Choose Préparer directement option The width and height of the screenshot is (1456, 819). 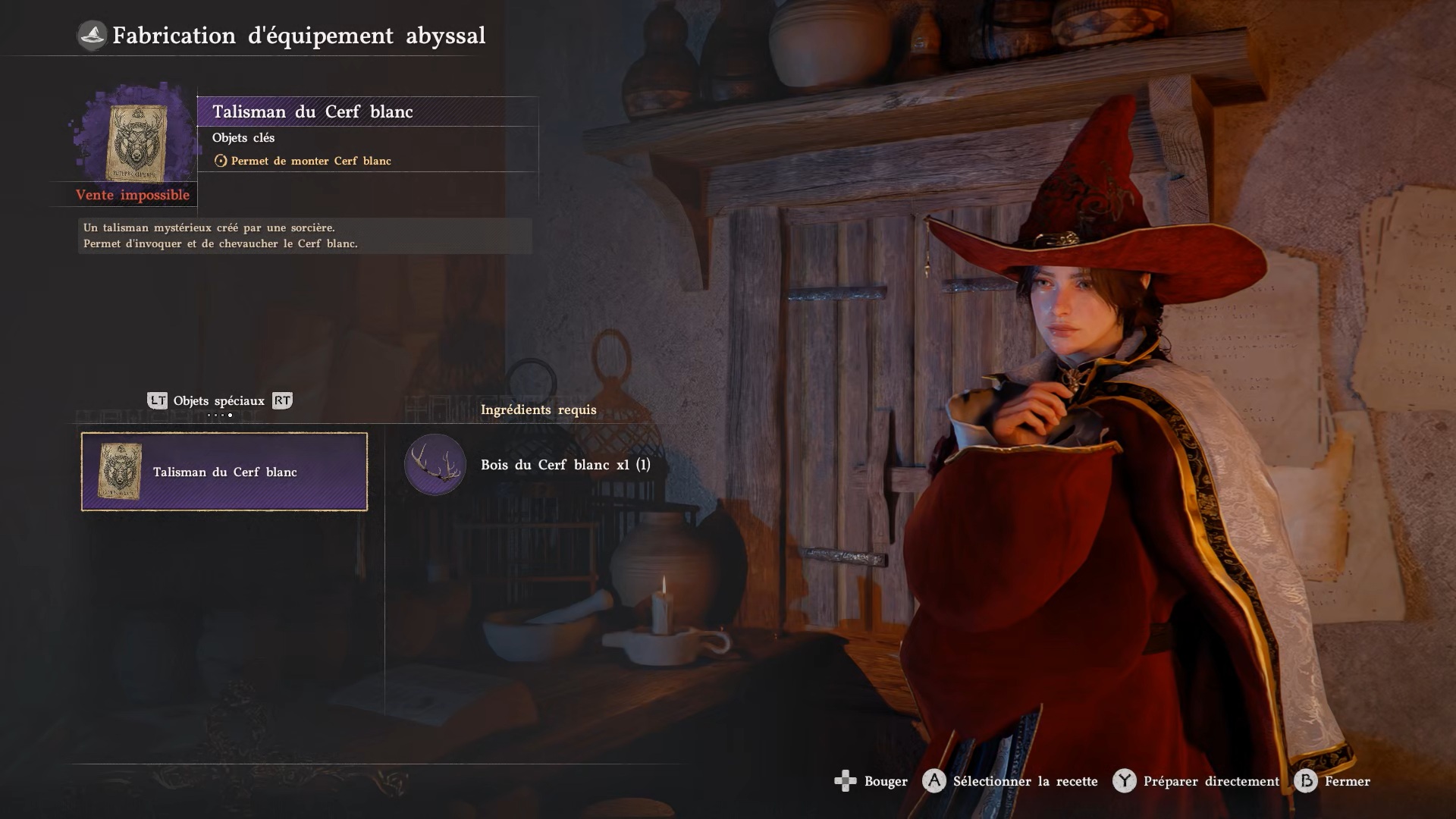tap(1197, 781)
